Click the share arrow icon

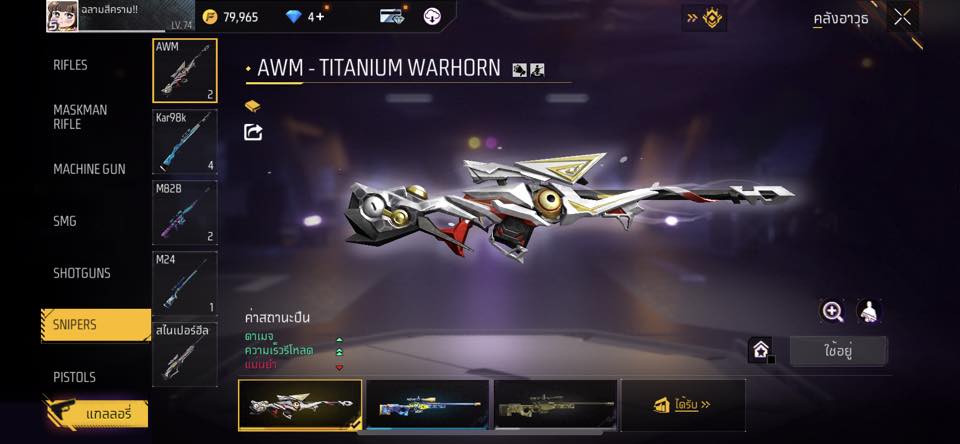[x=253, y=132]
